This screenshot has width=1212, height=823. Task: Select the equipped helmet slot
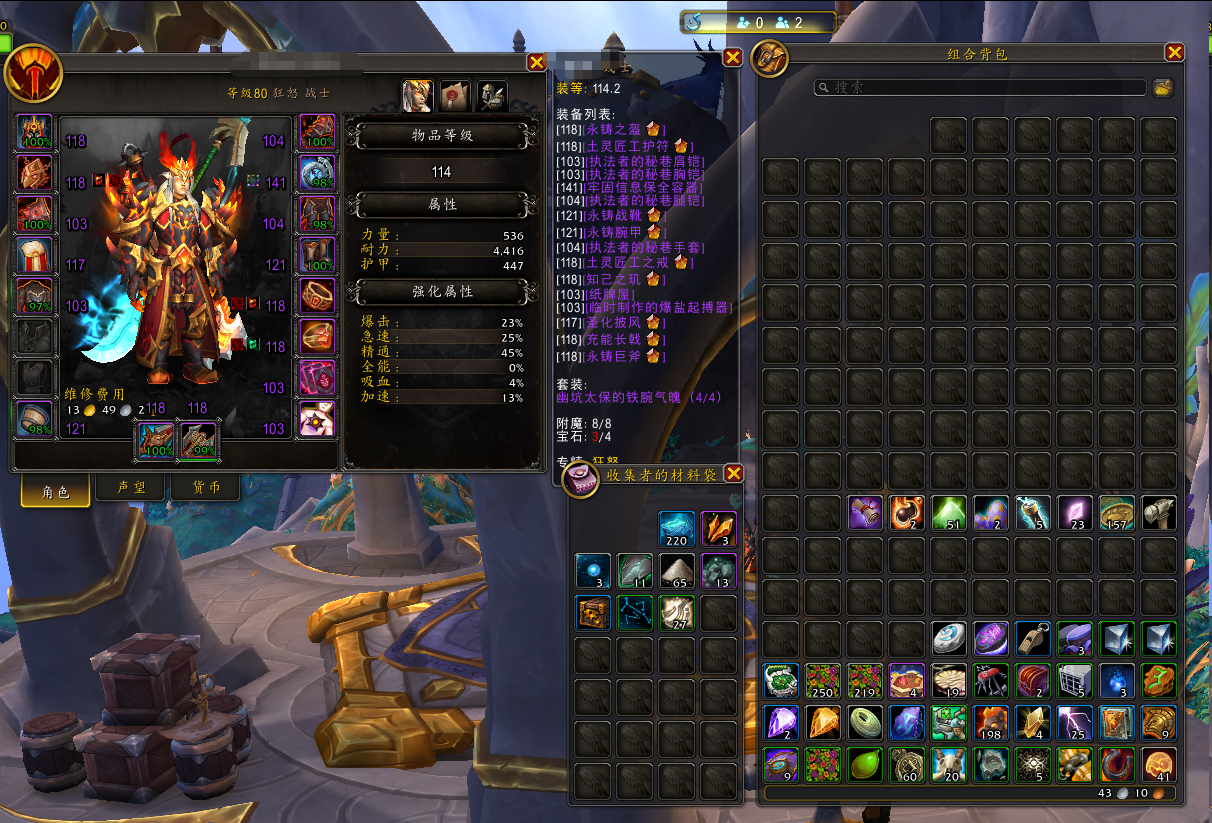click(x=34, y=132)
